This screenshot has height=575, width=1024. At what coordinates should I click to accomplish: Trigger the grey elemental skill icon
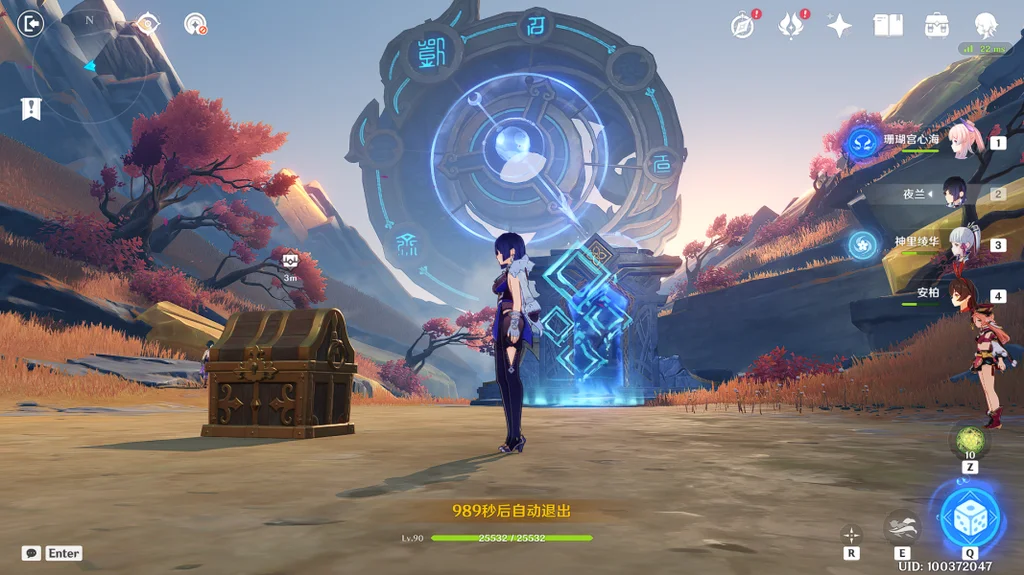tap(902, 527)
